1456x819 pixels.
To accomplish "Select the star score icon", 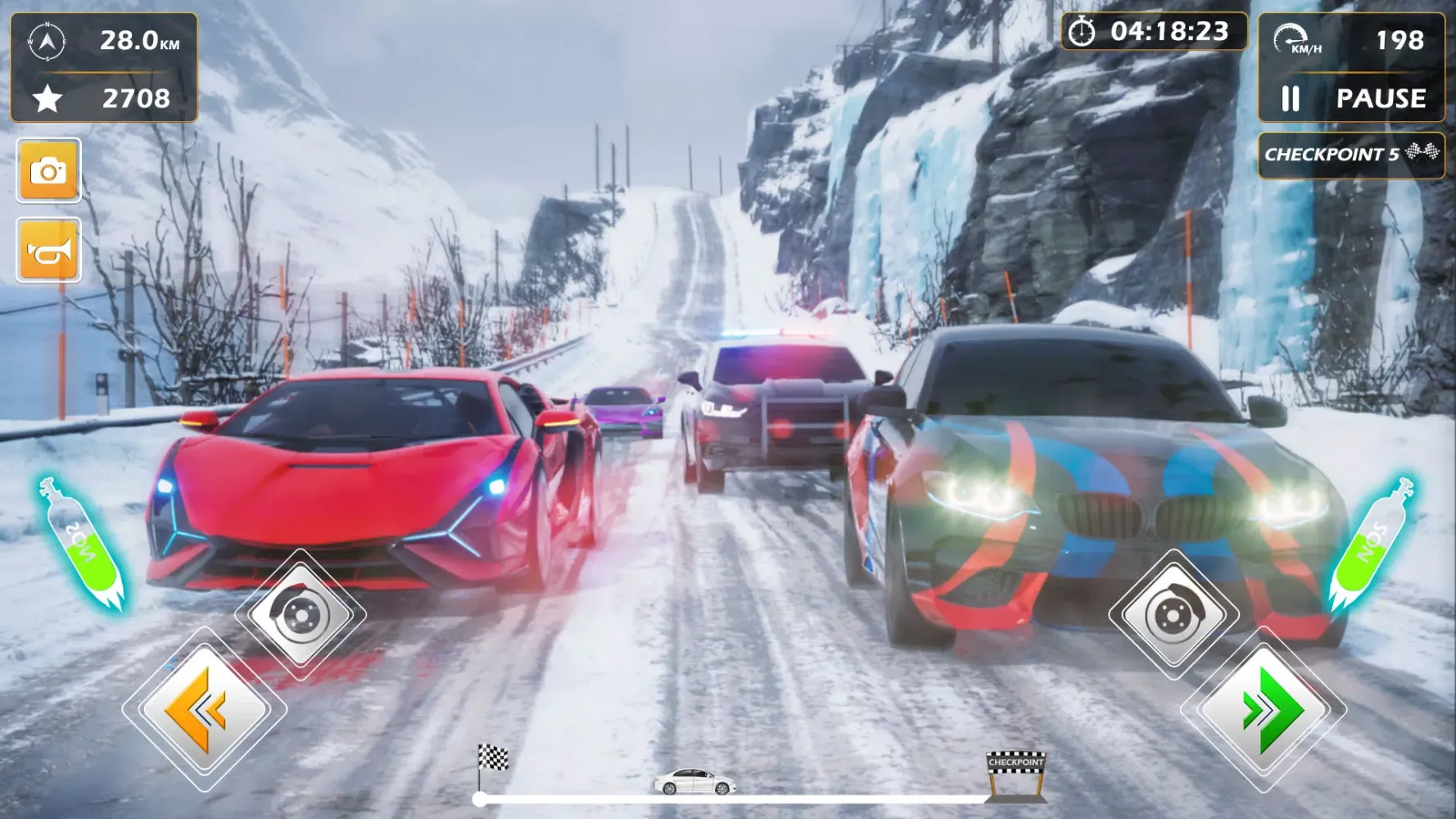I will (x=47, y=100).
